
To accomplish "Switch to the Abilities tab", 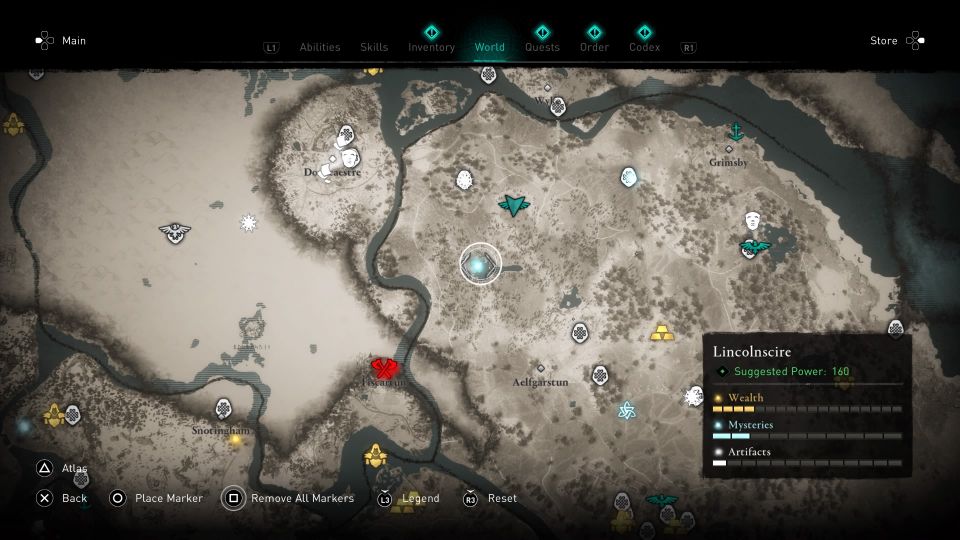I will (x=320, y=47).
